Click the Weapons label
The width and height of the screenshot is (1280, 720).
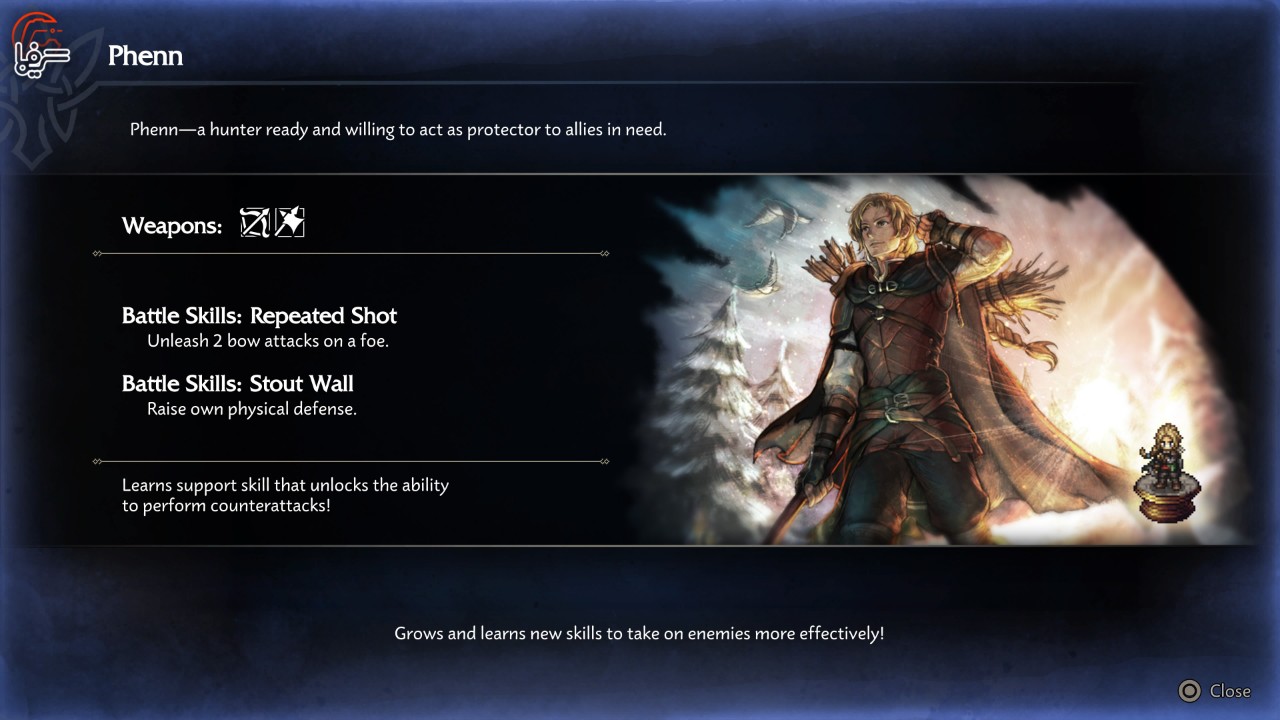pos(171,226)
